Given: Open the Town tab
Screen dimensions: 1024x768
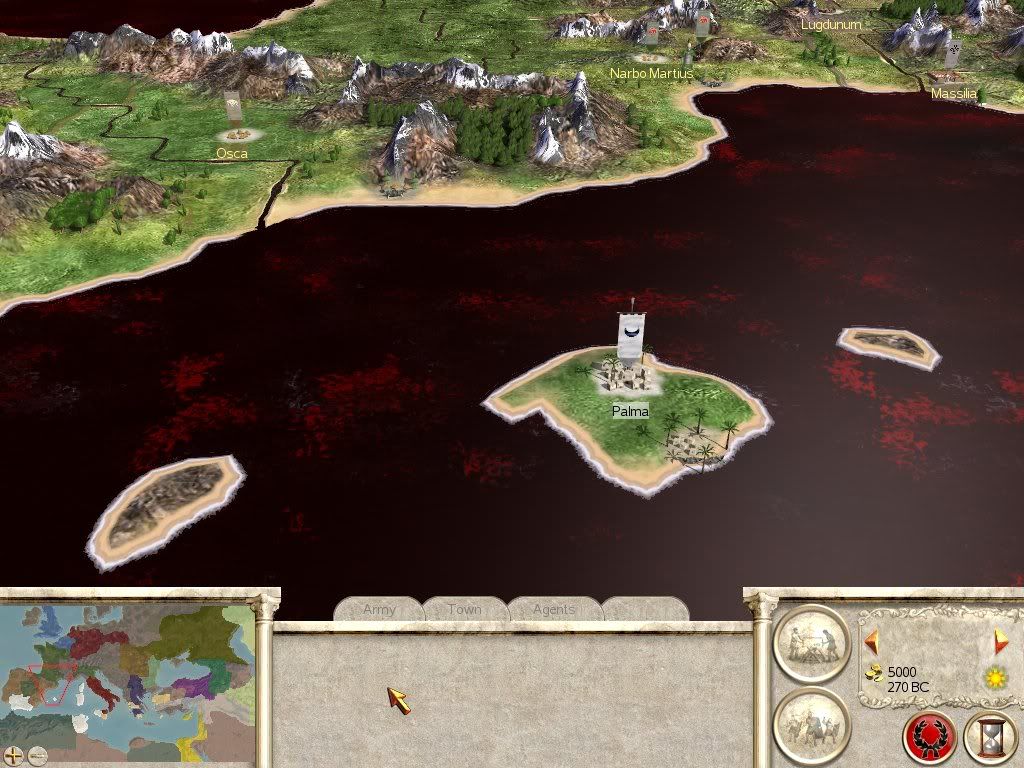Looking at the screenshot, I should (x=464, y=609).
